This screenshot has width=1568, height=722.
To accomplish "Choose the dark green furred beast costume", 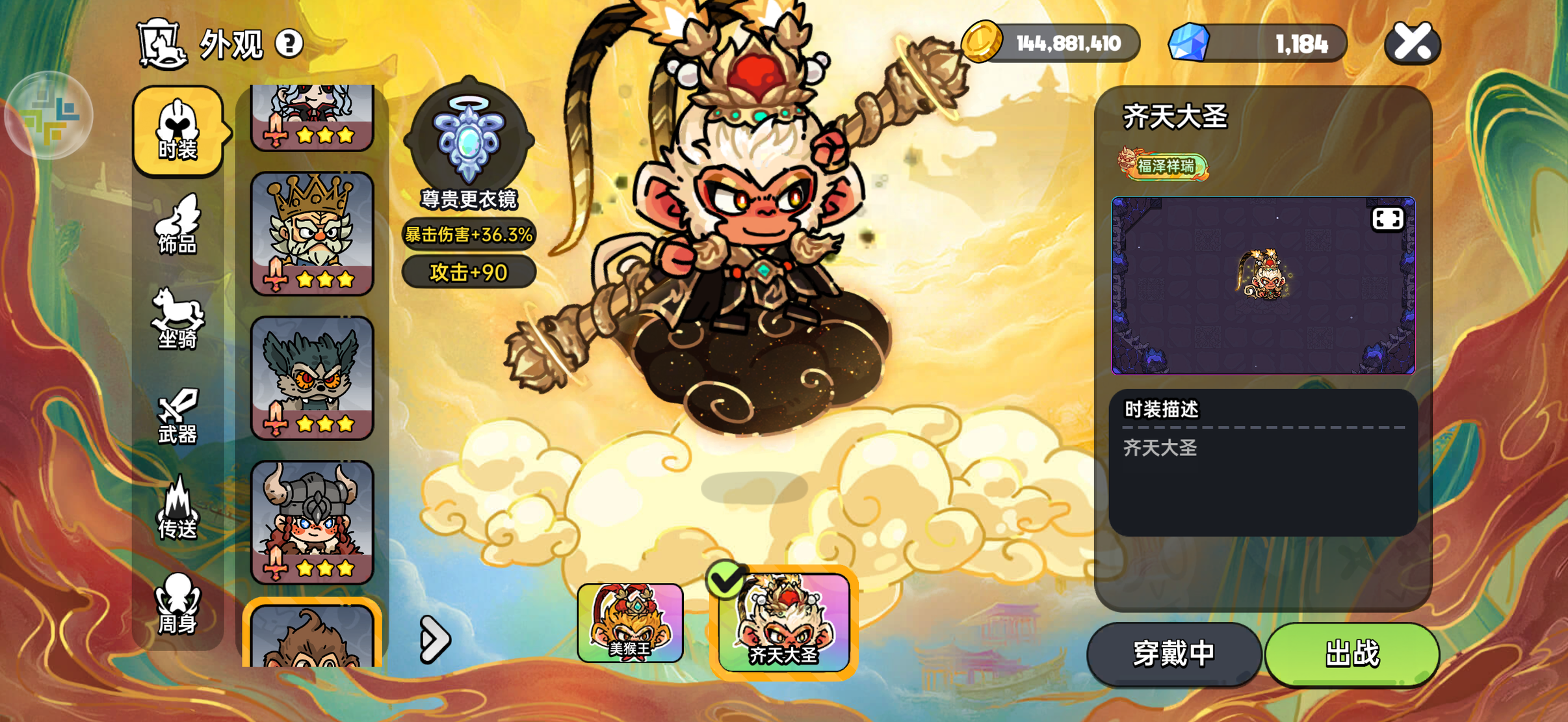I will point(312,378).
